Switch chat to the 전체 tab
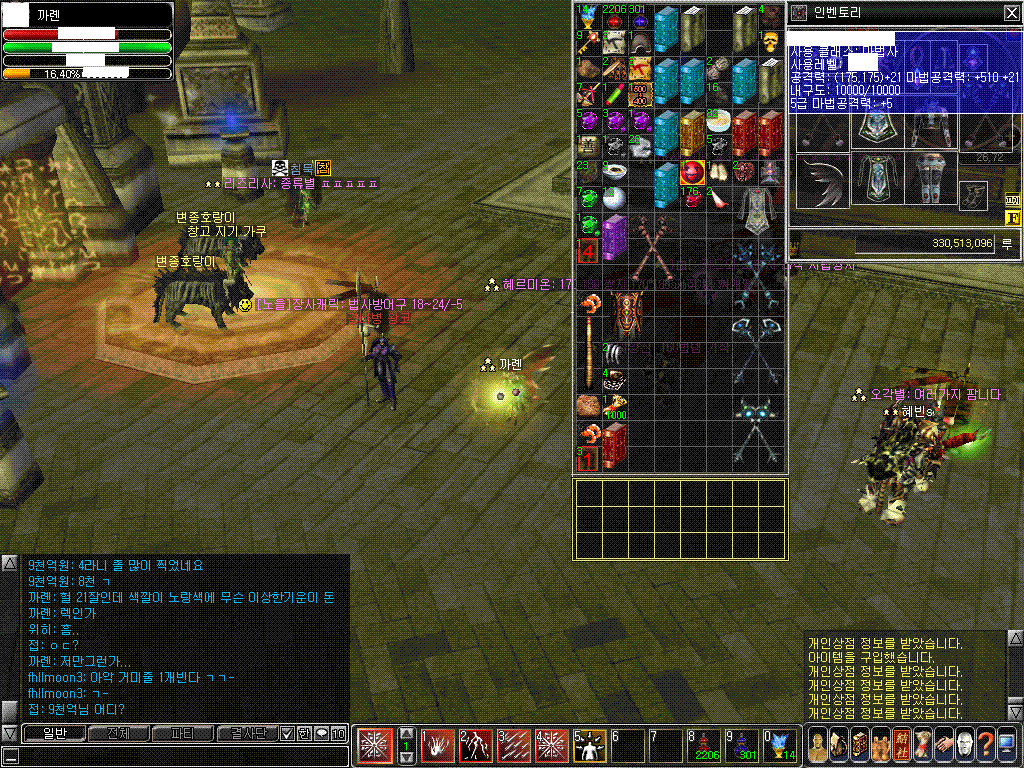The height and width of the screenshot is (768, 1024). (118, 734)
